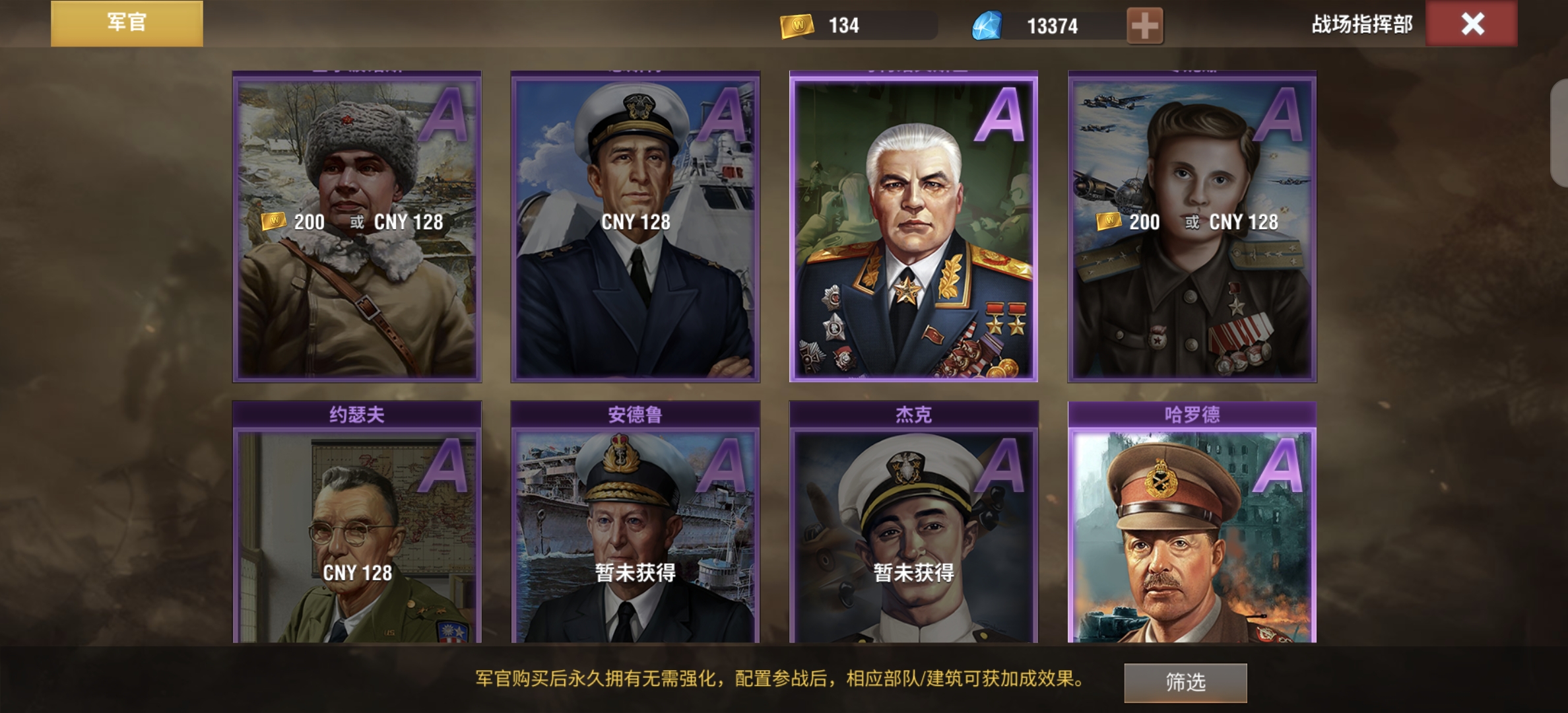This screenshot has height=713, width=1568.
Task: Choose the white-haired Soviet marshal card
Action: click(913, 228)
